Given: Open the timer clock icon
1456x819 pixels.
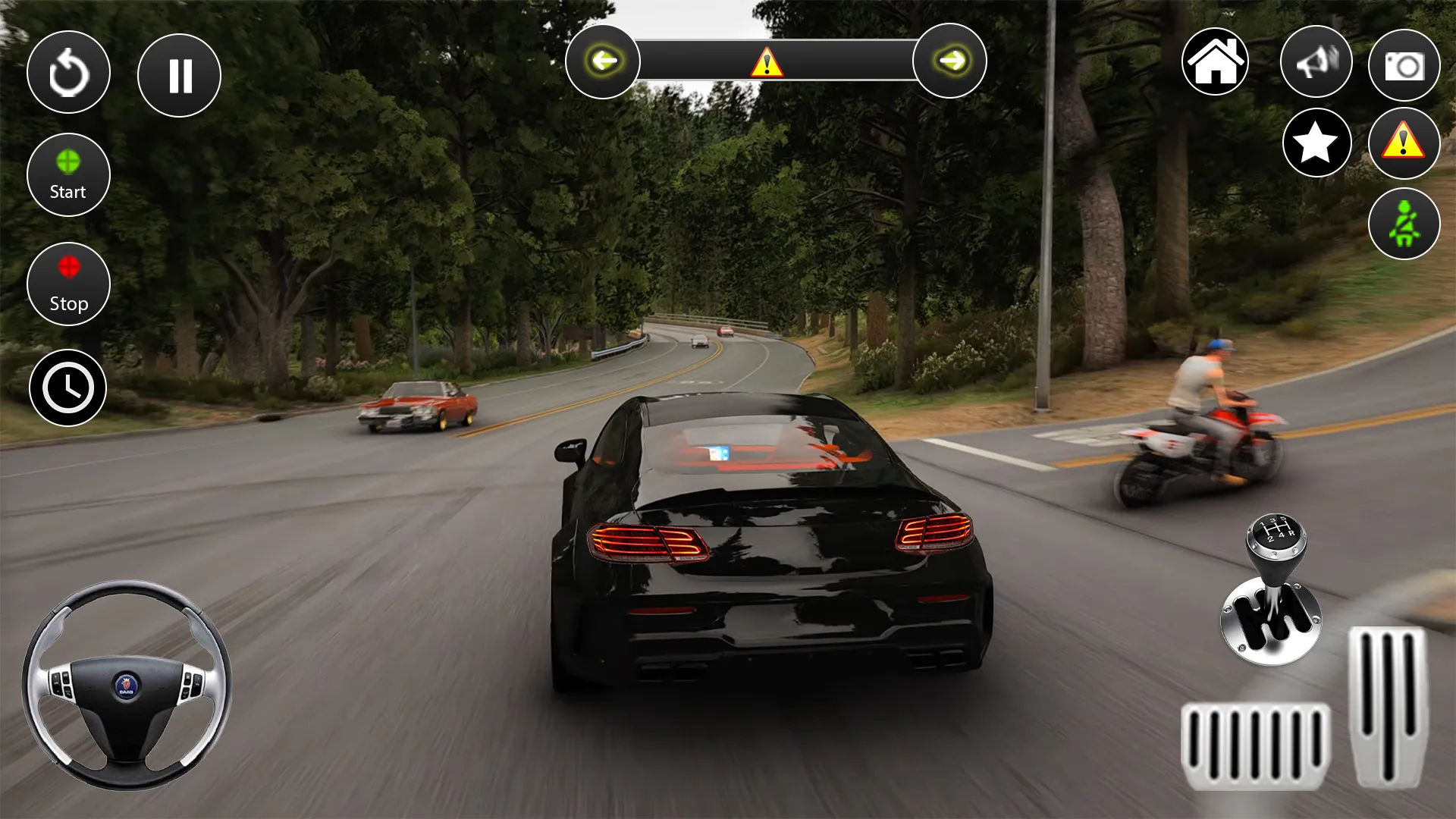Looking at the screenshot, I should (68, 387).
